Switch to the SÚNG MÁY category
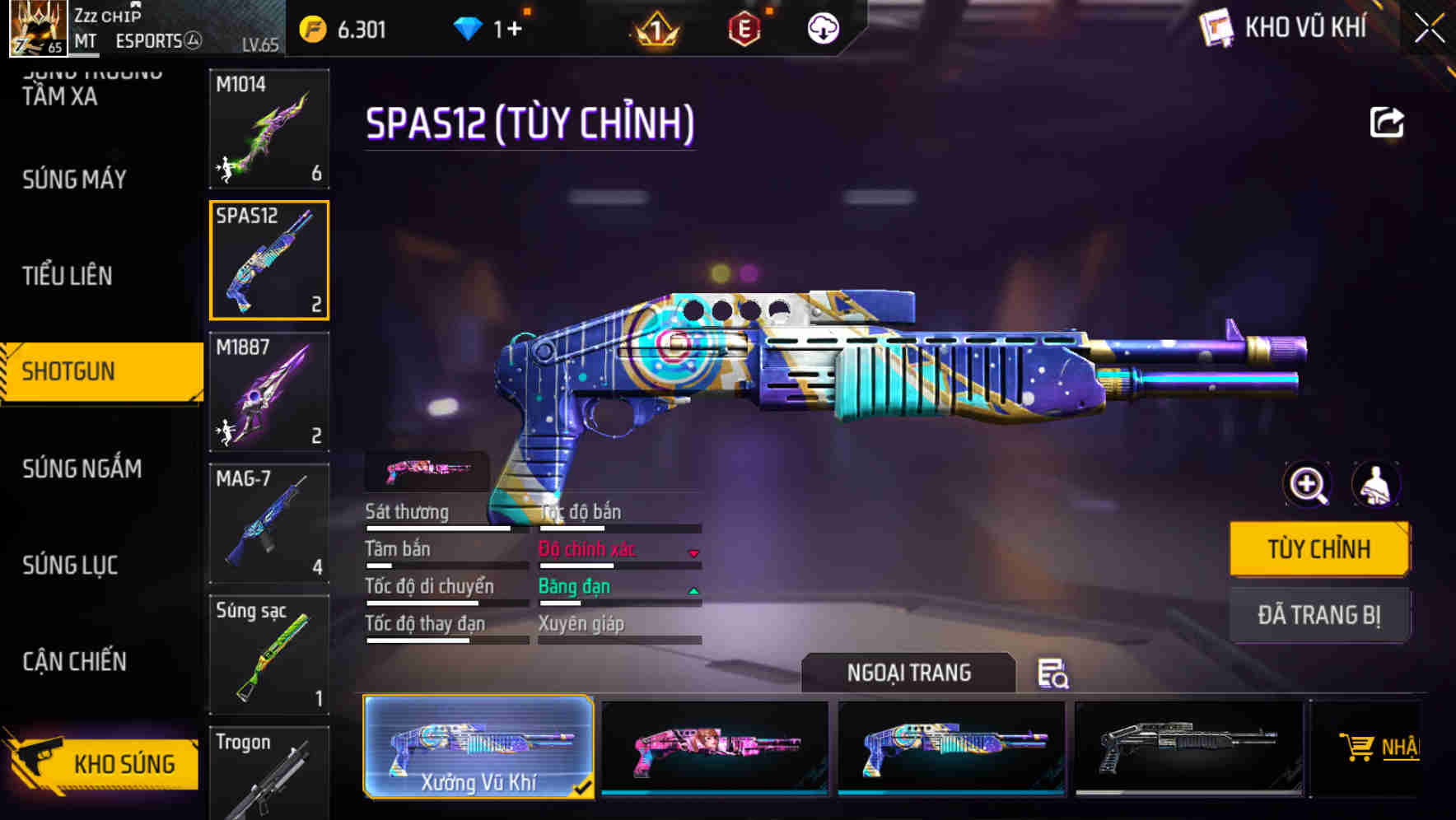 [x=75, y=179]
